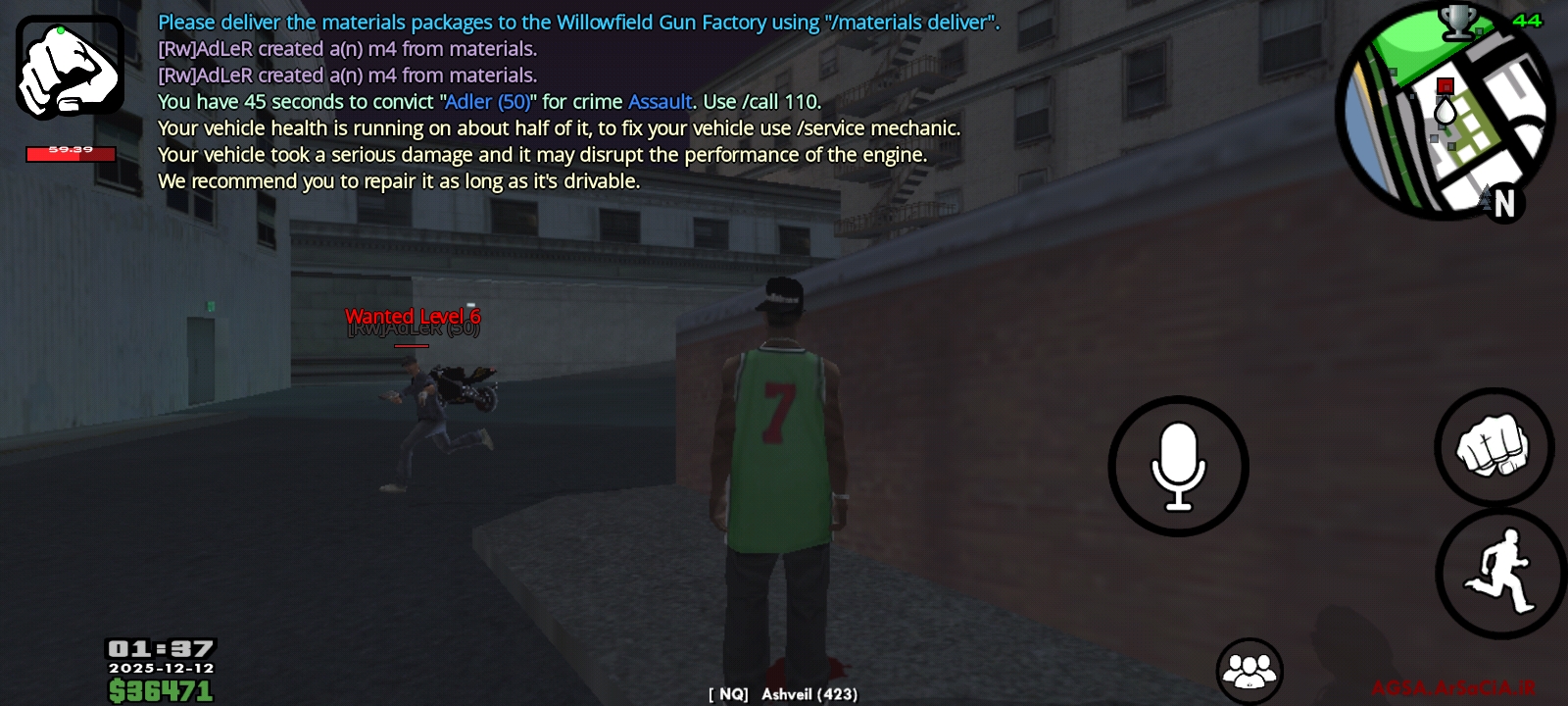Click the /materials deliver instruction message
1568x706 pixels.
578,21
